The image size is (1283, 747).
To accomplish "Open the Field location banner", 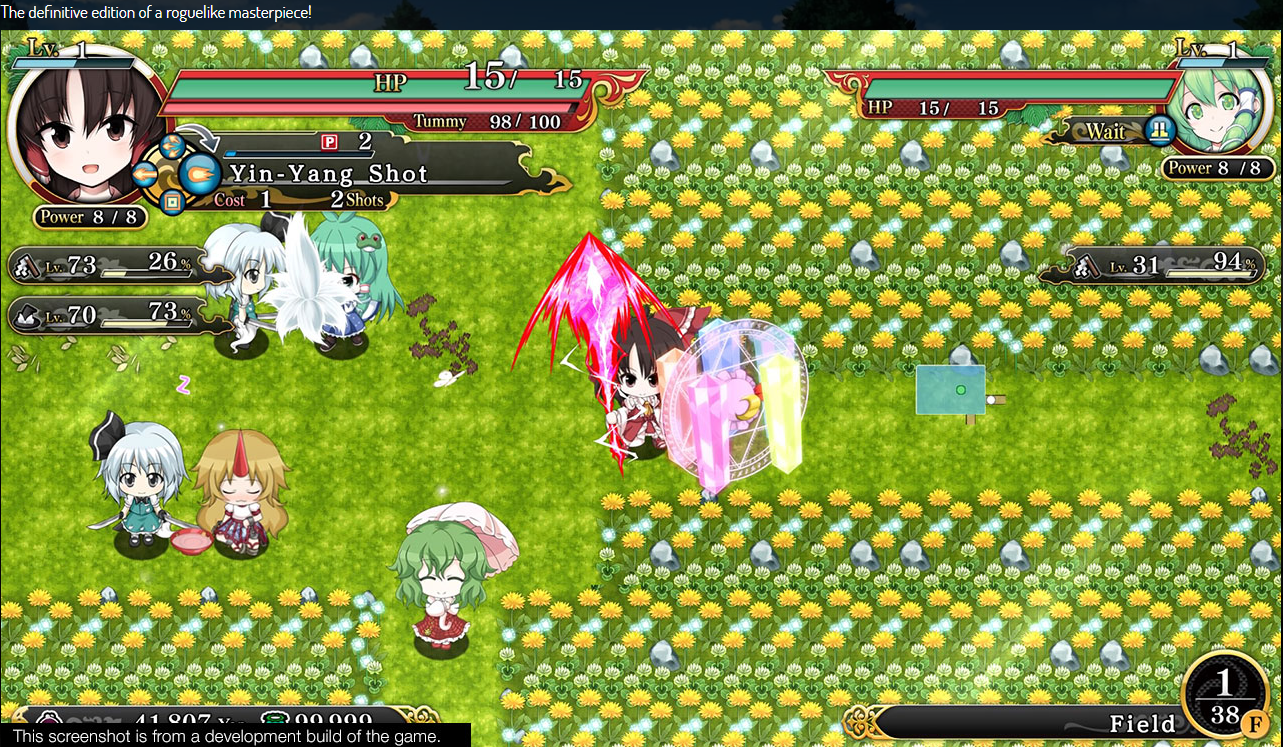I will [1140, 723].
